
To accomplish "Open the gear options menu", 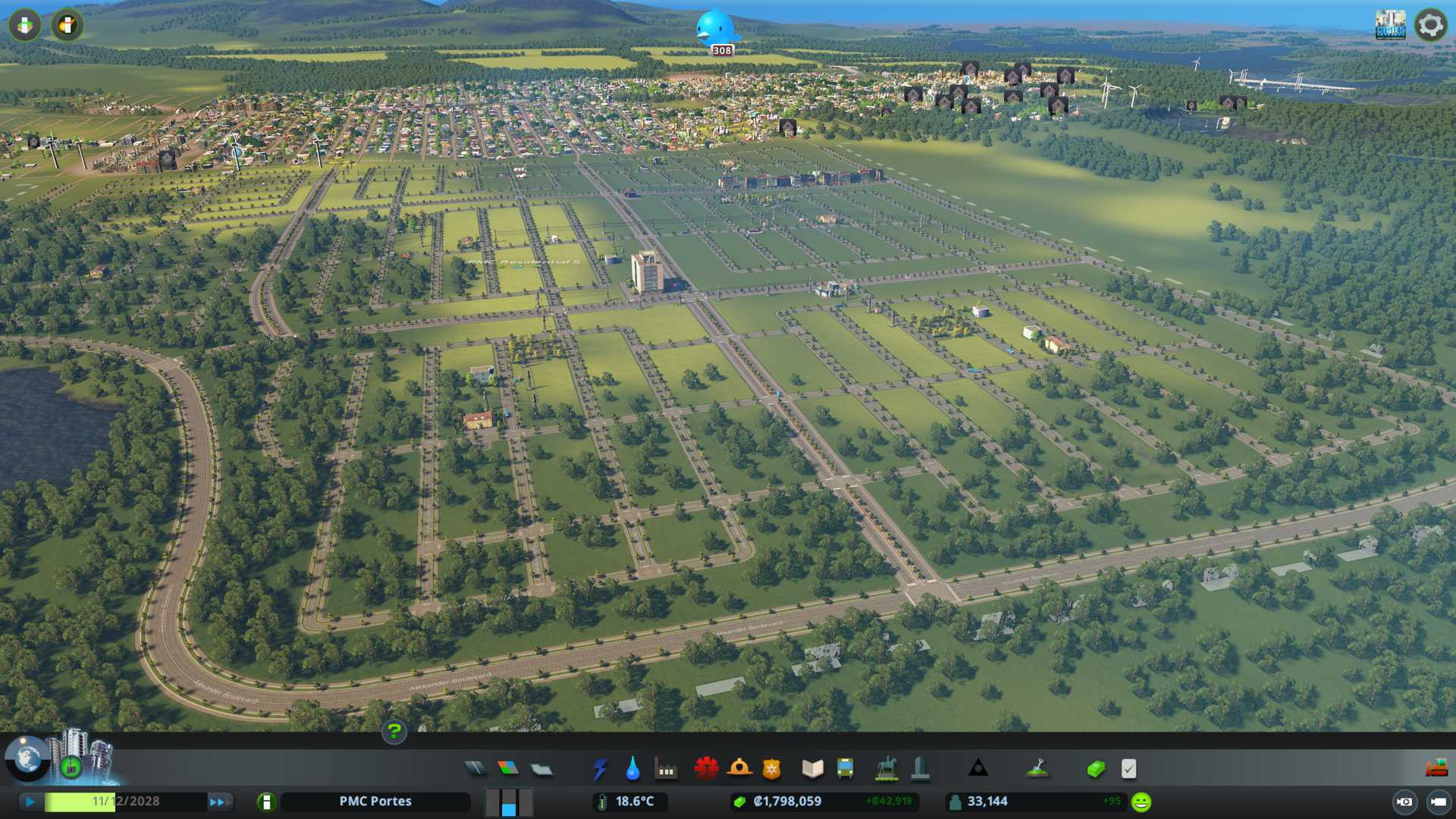I will coord(1430,25).
